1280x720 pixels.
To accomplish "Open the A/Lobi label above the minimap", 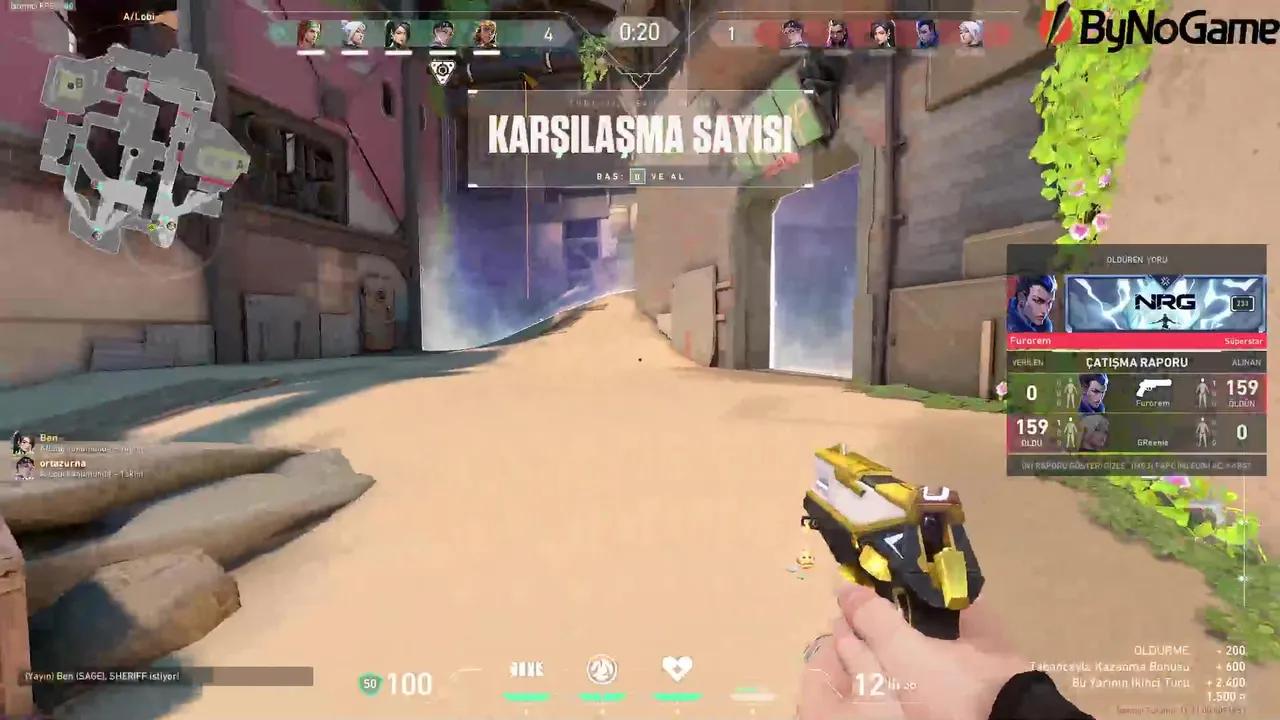I will (138, 16).
